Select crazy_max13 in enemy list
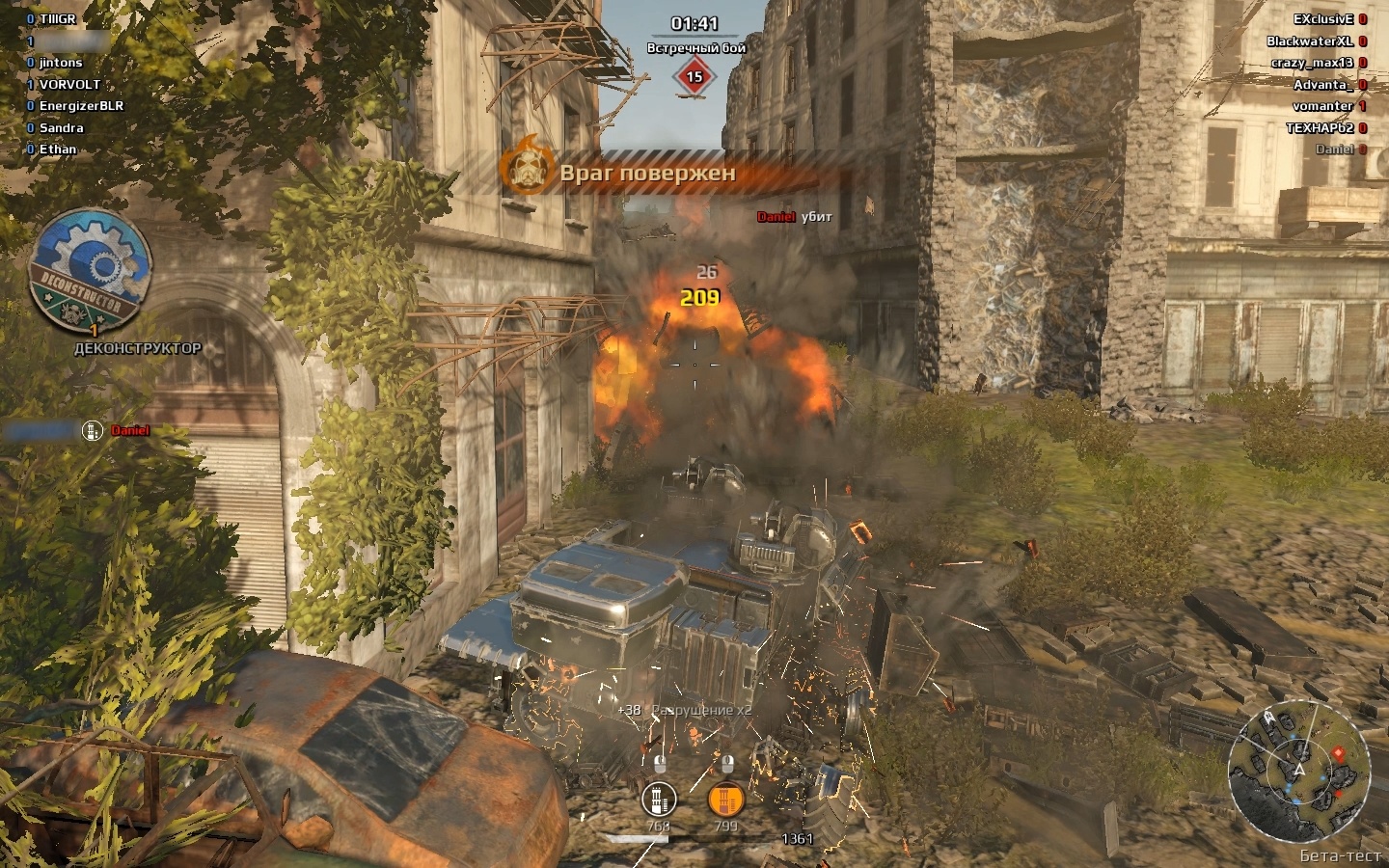 pyautogui.click(x=1312, y=63)
